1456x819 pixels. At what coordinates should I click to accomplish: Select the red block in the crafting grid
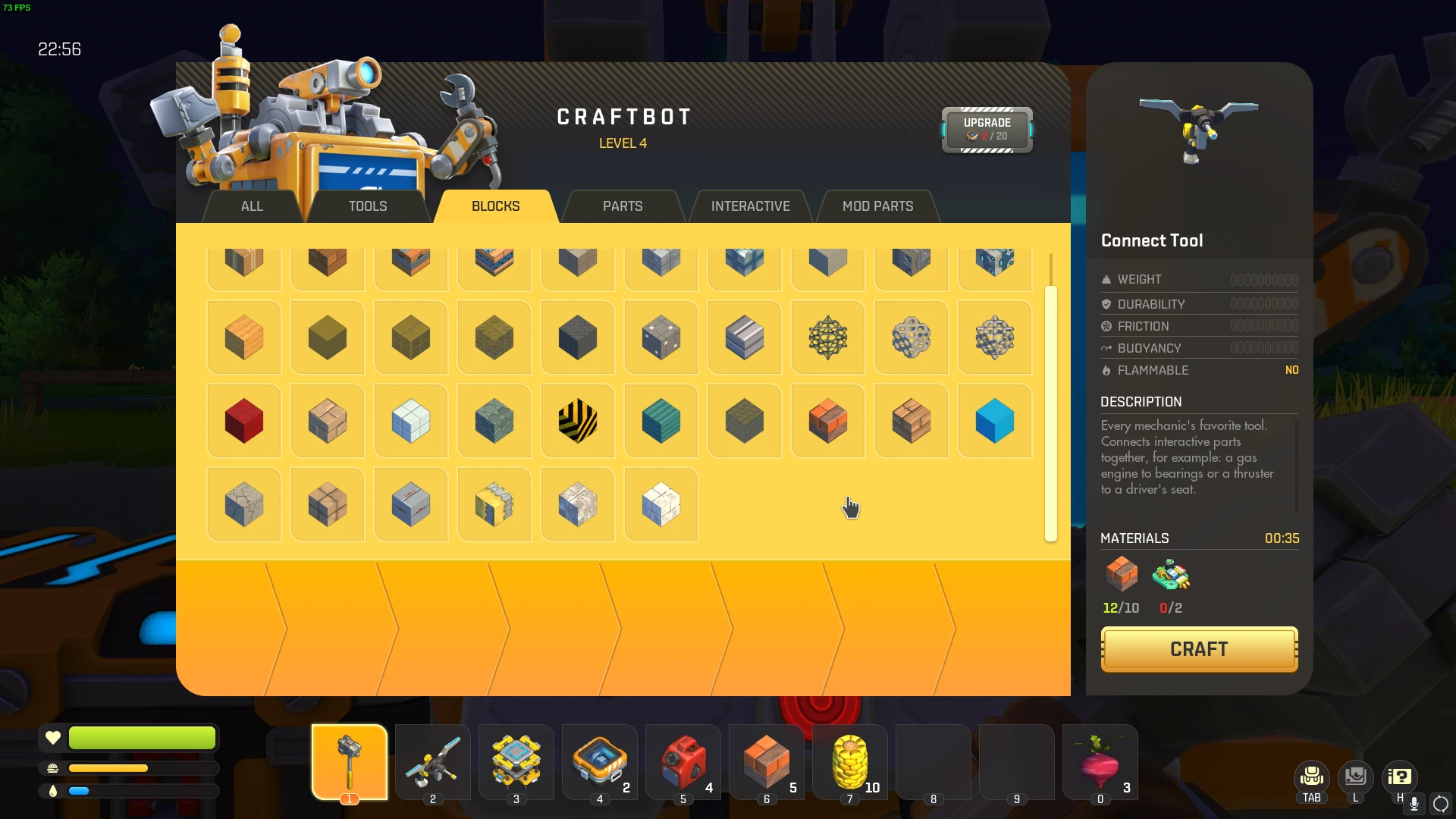tap(243, 421)
